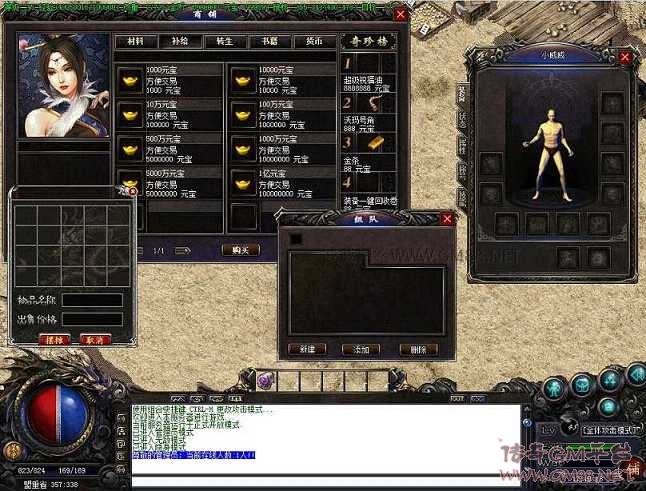Close the character equipment panel

tap(625, 58)
